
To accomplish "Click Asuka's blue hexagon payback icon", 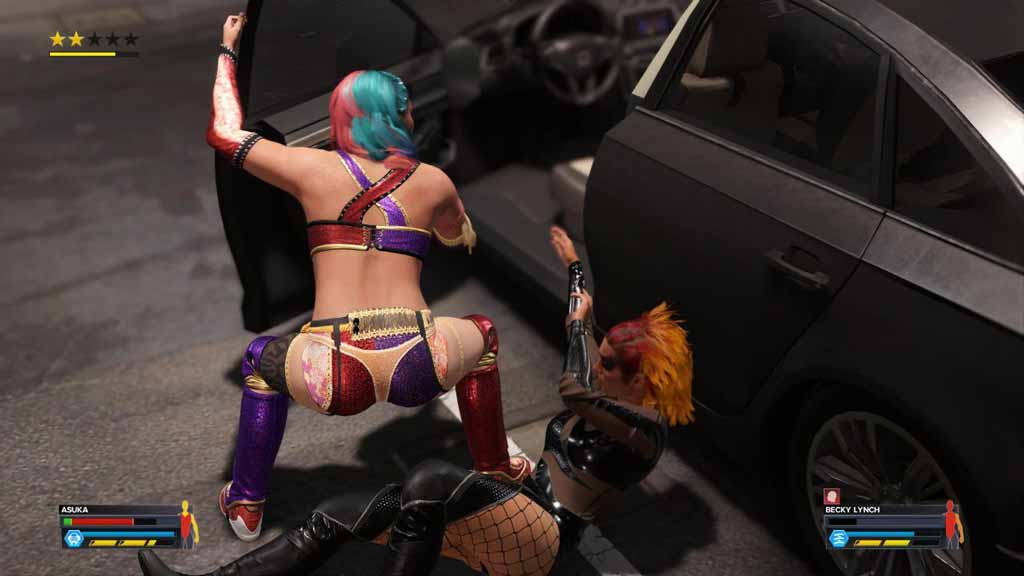I will 73,538.
